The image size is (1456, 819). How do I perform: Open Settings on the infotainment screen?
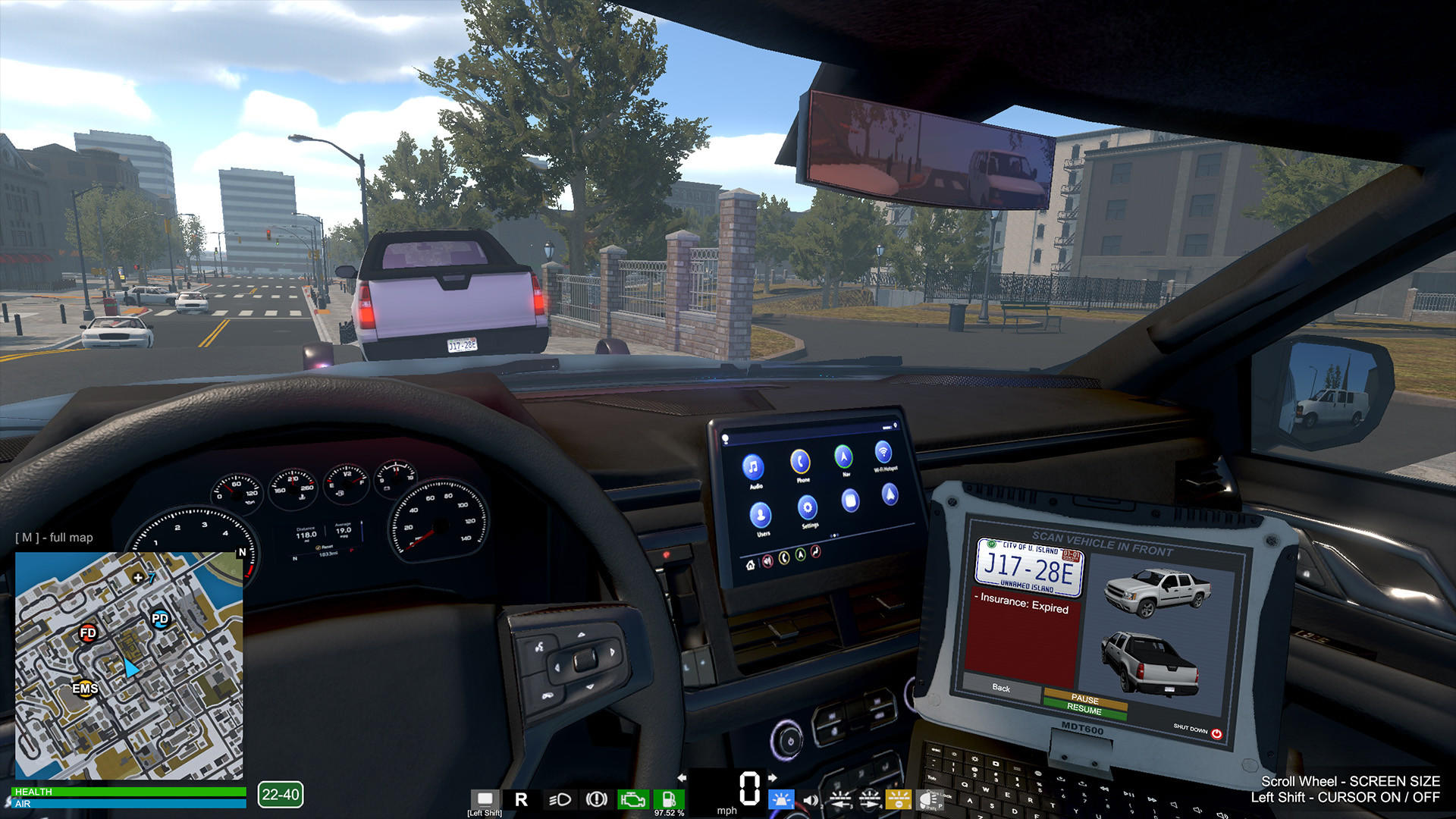click(x=807, y=508)
